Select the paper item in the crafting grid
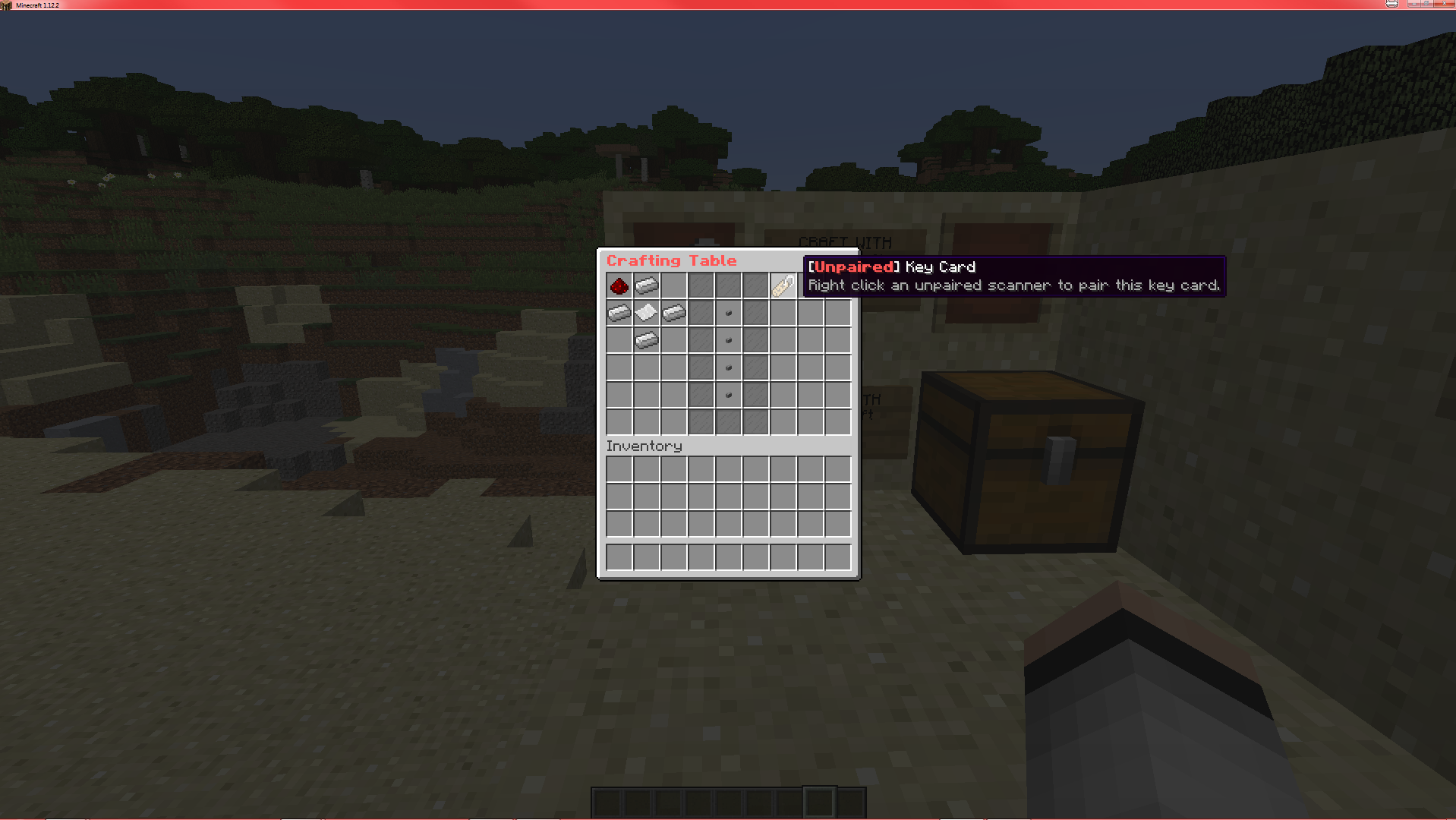 click(x=646, y=312)
